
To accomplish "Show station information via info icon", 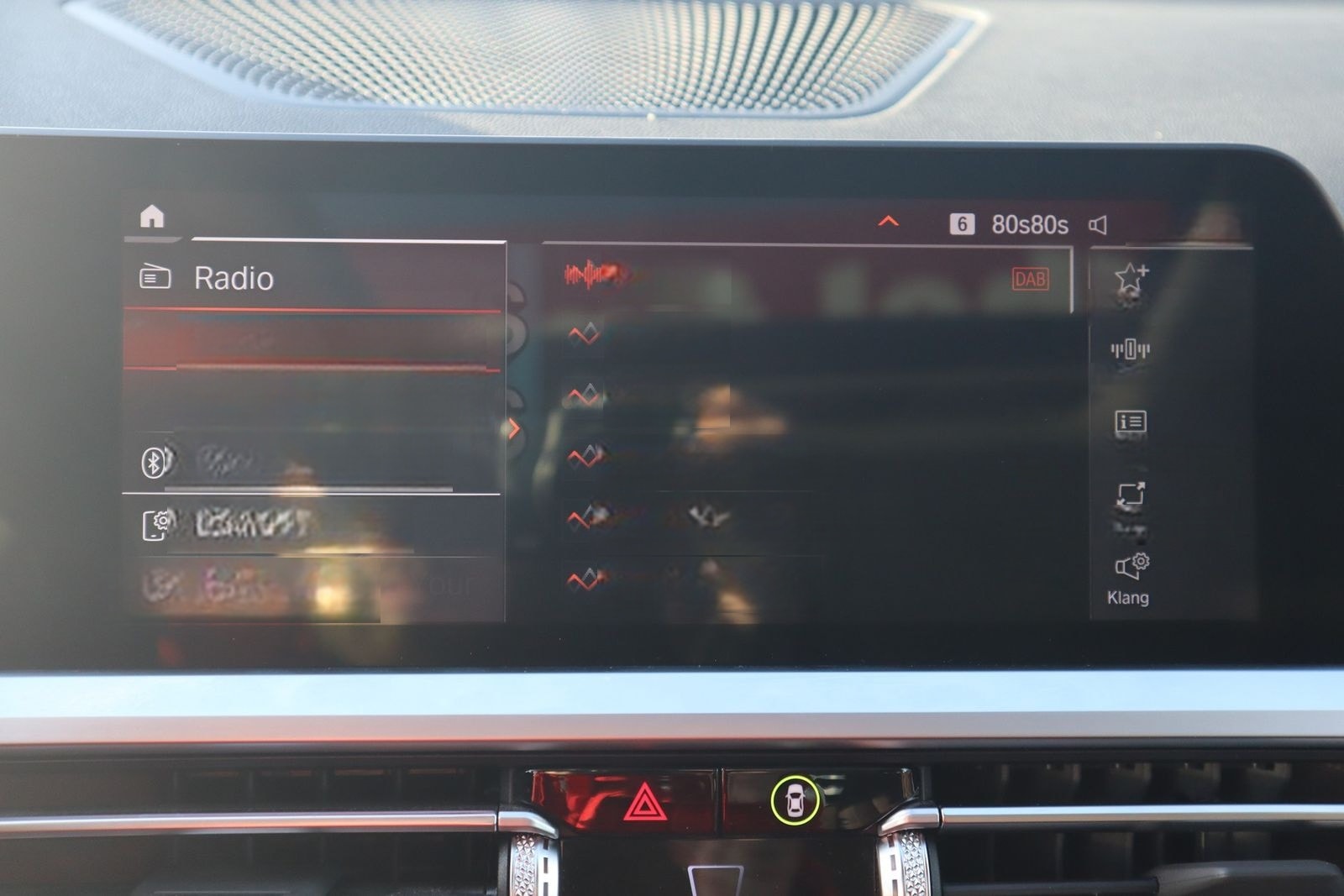I will pos(1130,422).
